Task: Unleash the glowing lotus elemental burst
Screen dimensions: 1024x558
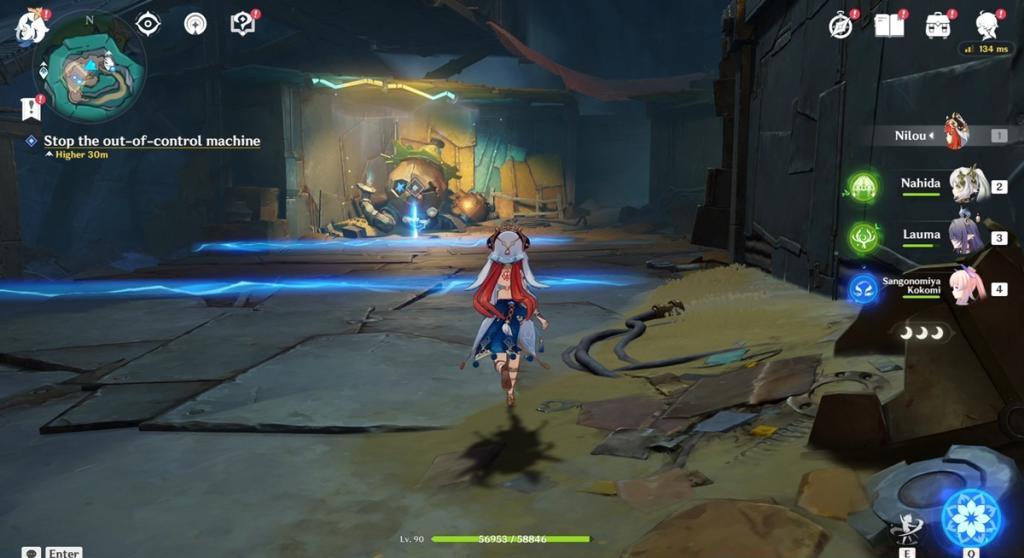Action: click(x=971, y=518)
